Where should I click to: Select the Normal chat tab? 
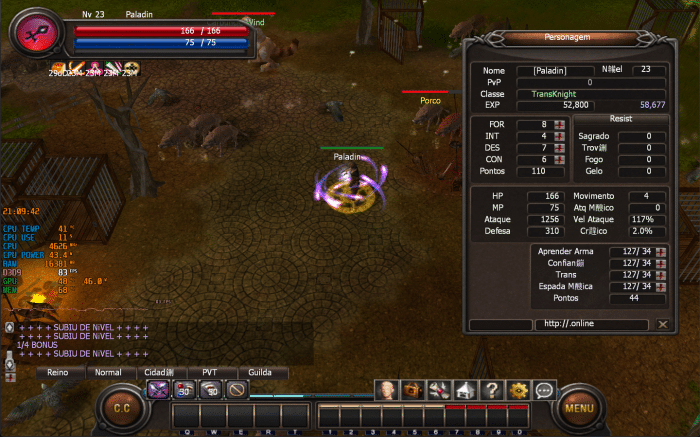point(107,372)
